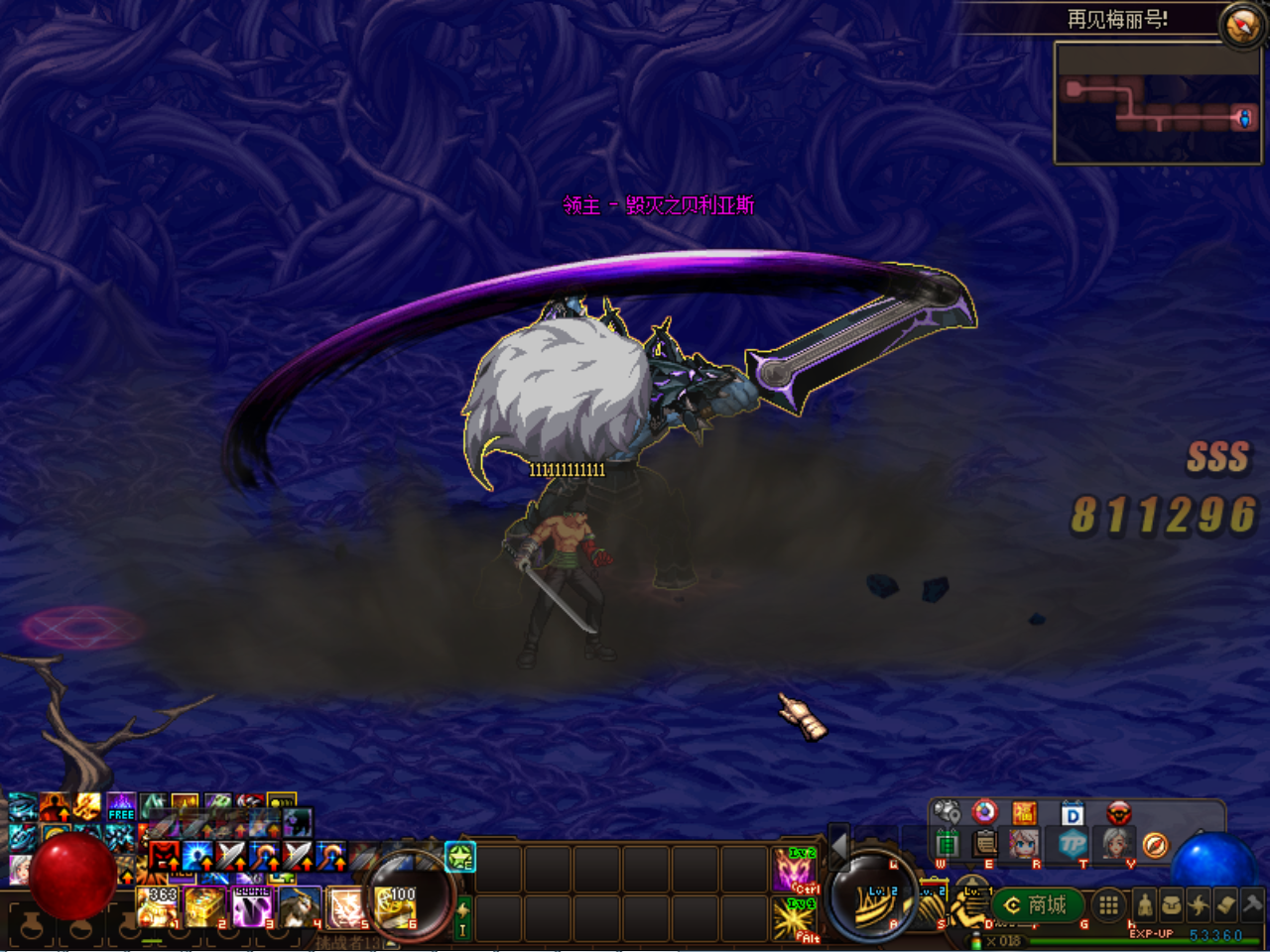Open the red 福 lucky packet event icon
Screen dimensions: 1270x952
[1024, 812]
